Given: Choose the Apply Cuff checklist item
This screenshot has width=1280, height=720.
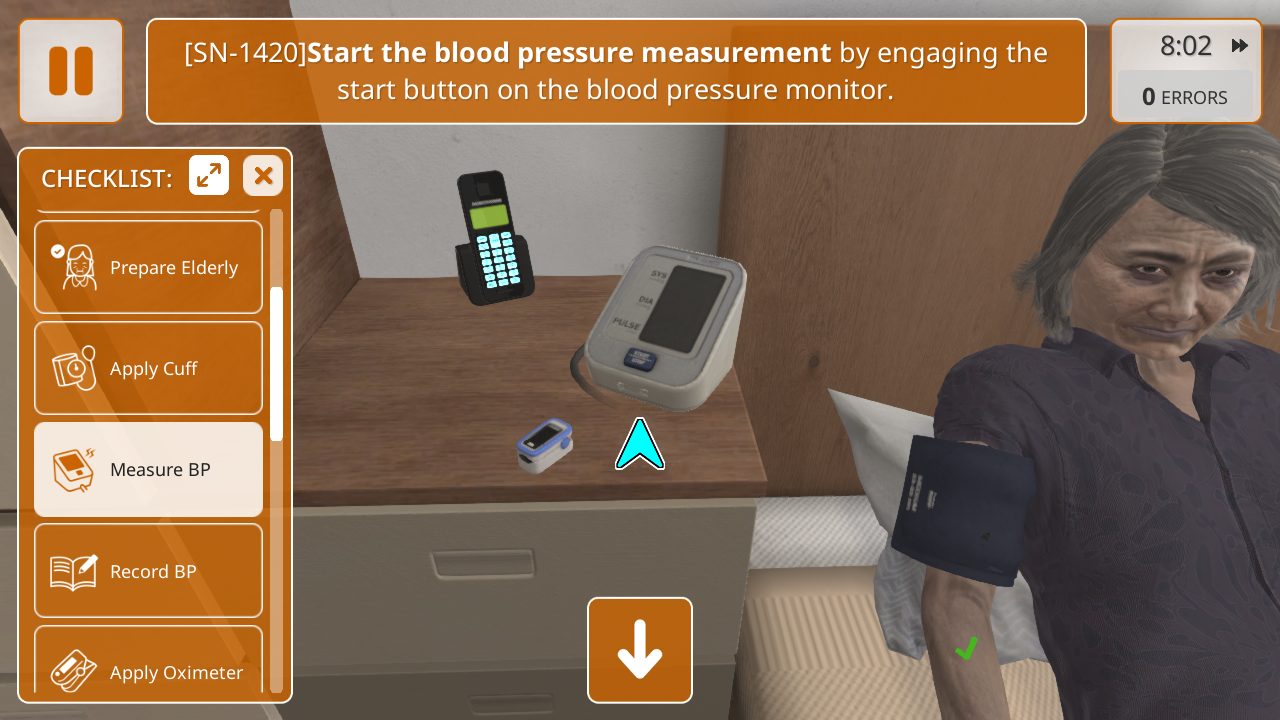Looking at the screenshot, I should pos(148,368).
